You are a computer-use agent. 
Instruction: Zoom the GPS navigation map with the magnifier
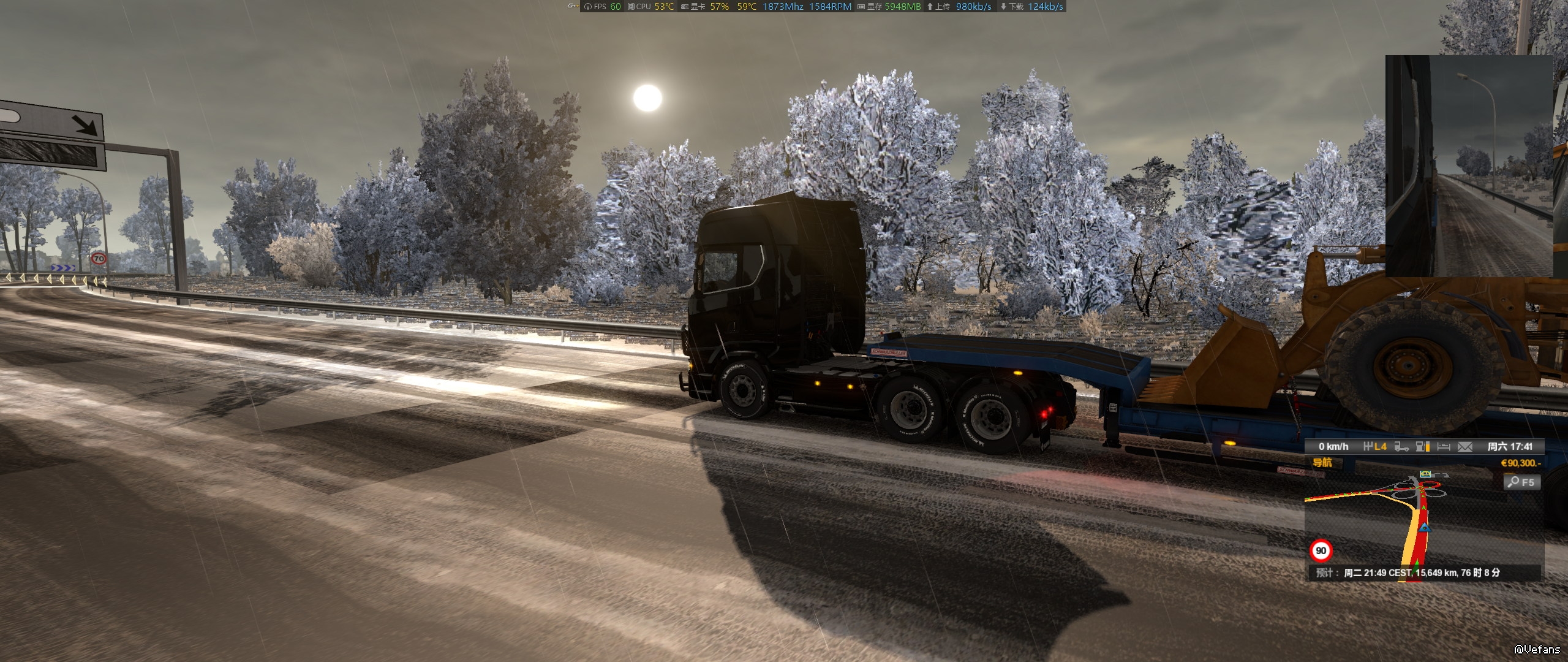pos(1520,482)
